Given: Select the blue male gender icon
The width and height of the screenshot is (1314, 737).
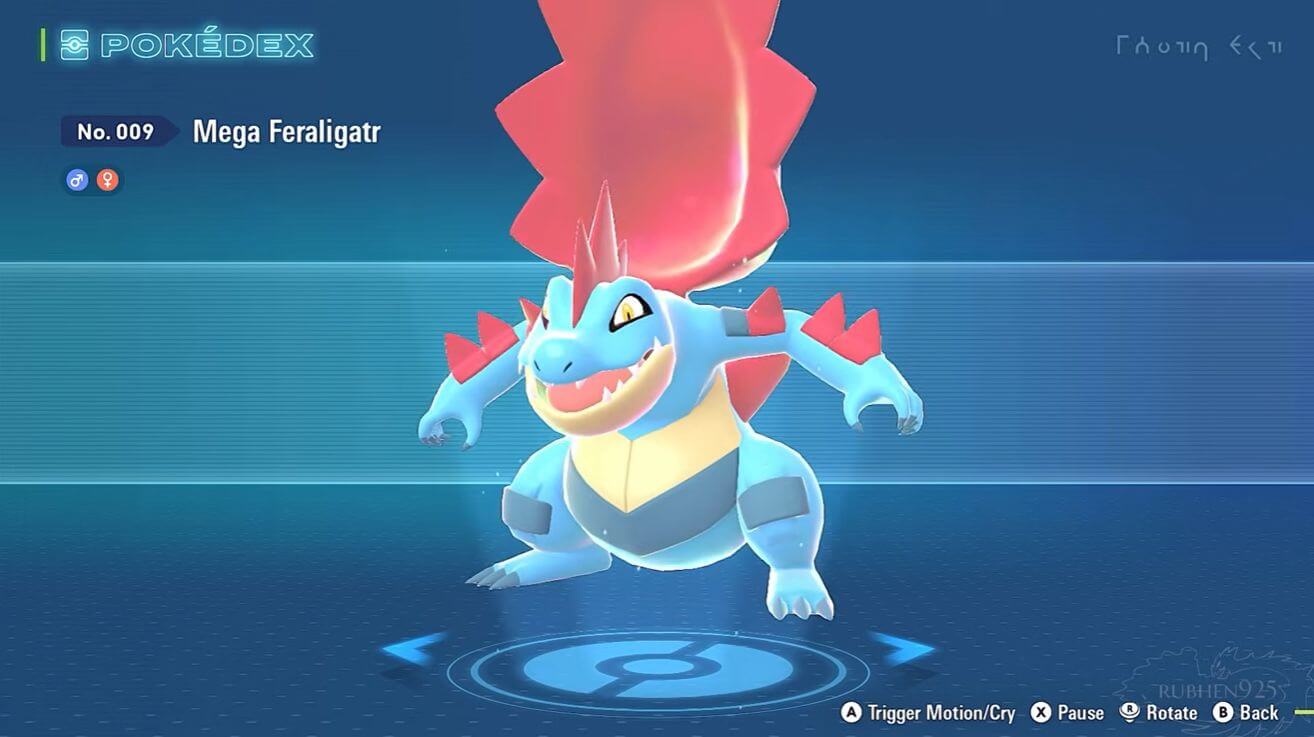Looking at the screenshot, I should click(77, 181).
